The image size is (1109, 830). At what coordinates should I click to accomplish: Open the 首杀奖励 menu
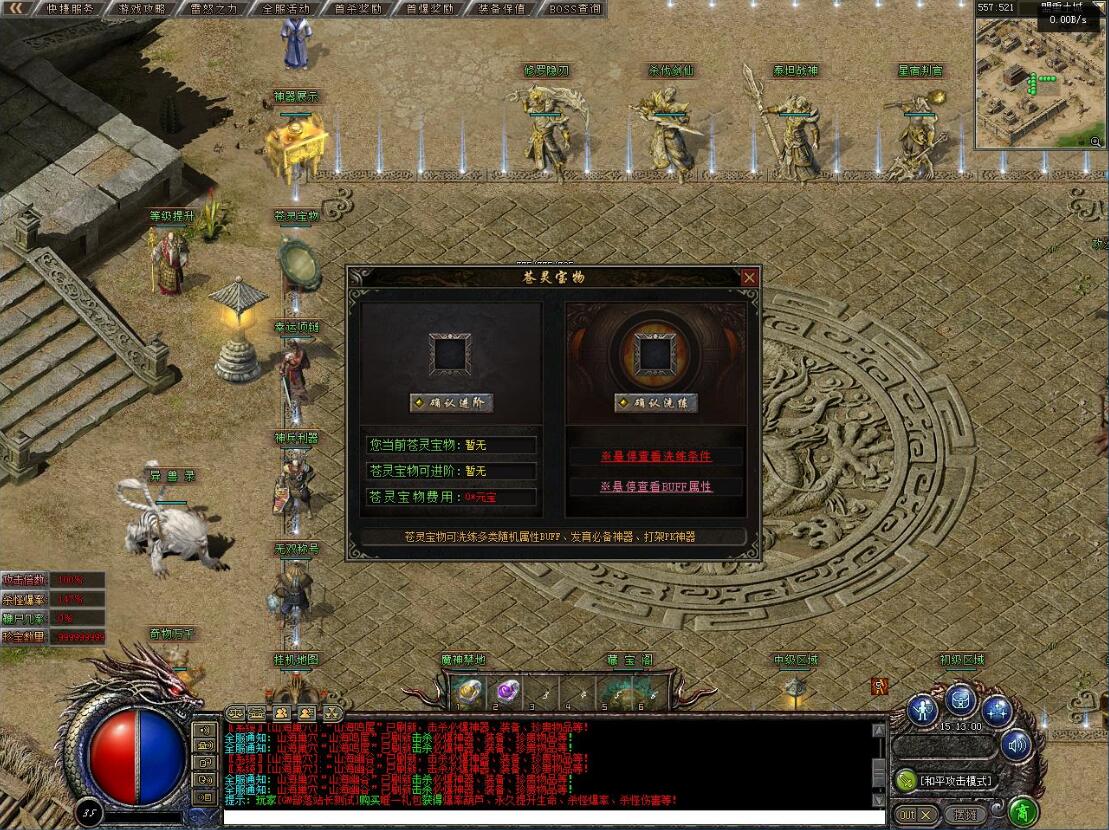click(x=358, y=8)
